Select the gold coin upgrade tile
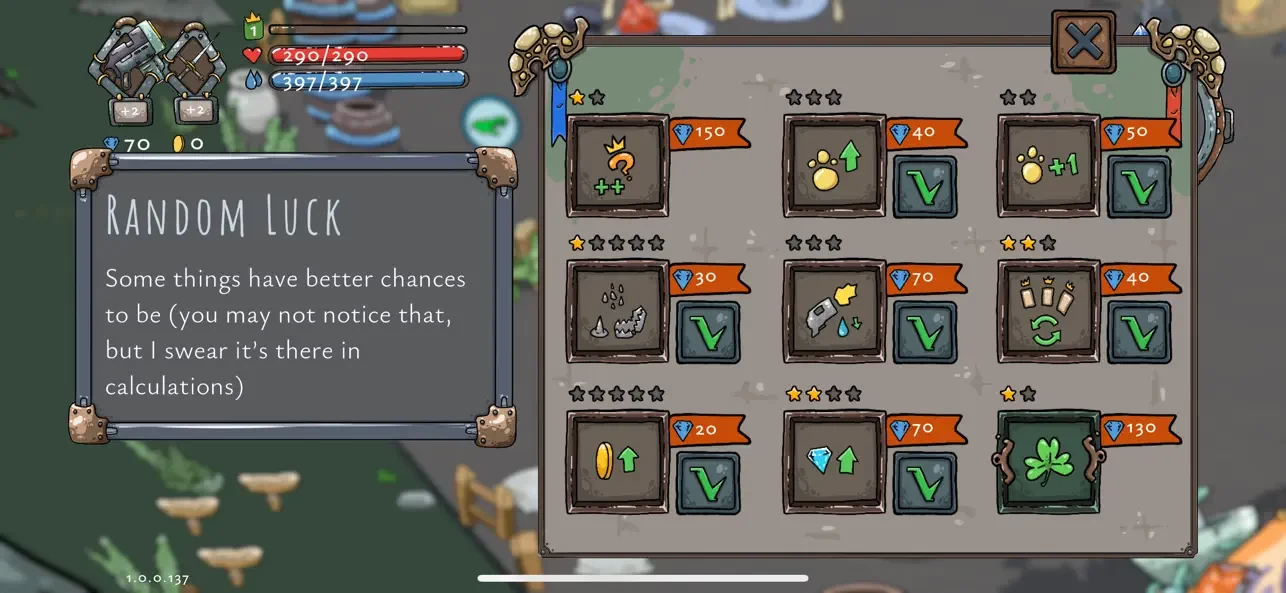1286x593 pixels. (x=617, y=461)
